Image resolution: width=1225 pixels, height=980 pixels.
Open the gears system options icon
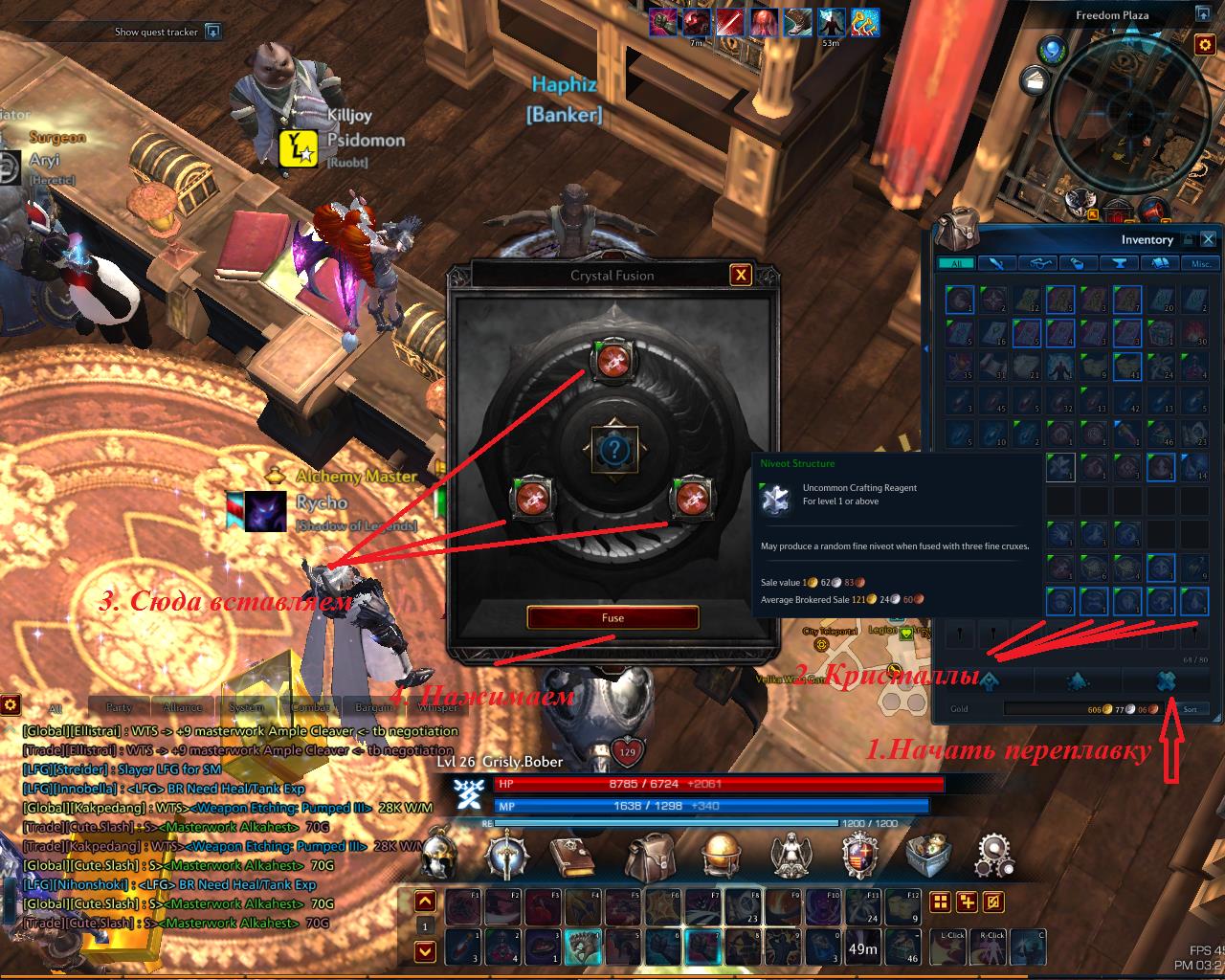(x=994, y=855)
